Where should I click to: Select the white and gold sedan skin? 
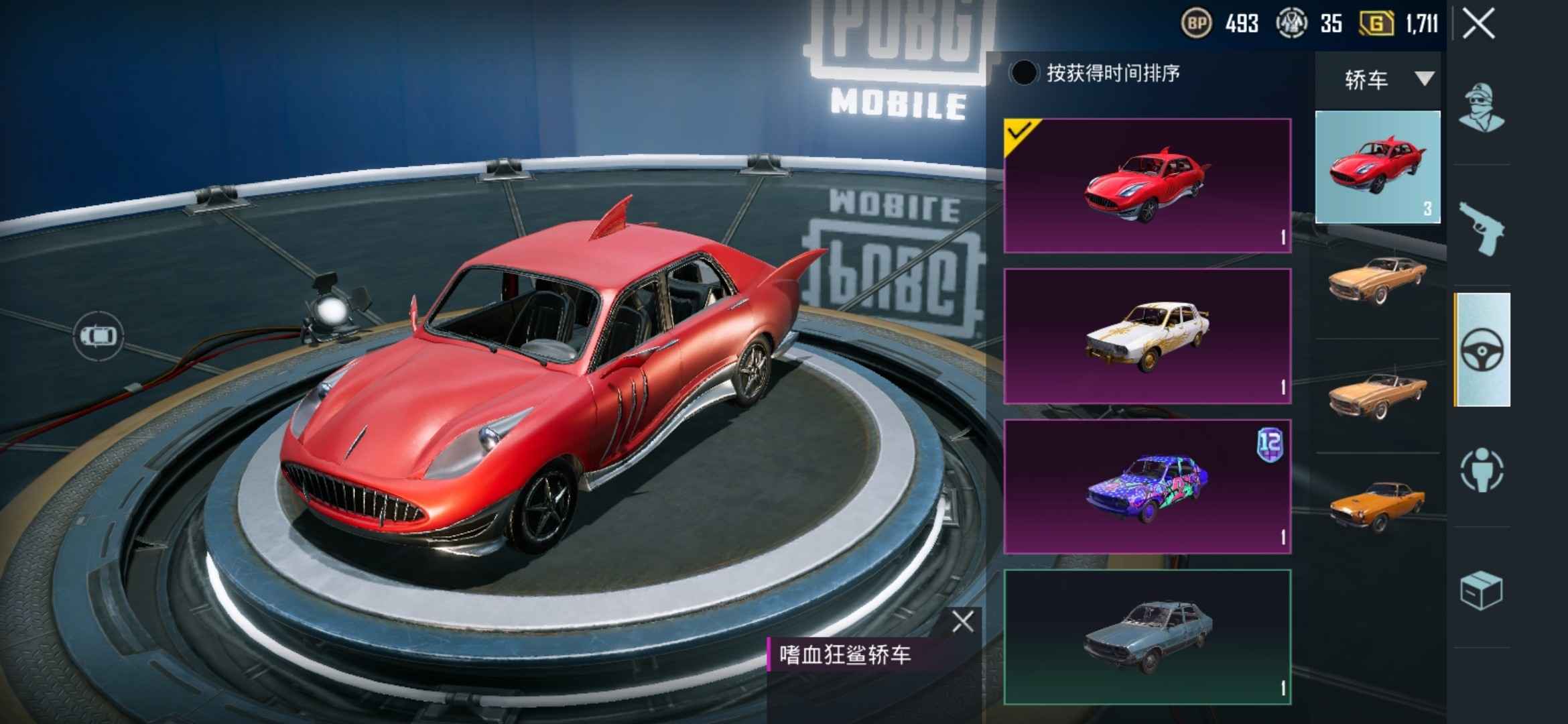click(x=1147, y=336)
